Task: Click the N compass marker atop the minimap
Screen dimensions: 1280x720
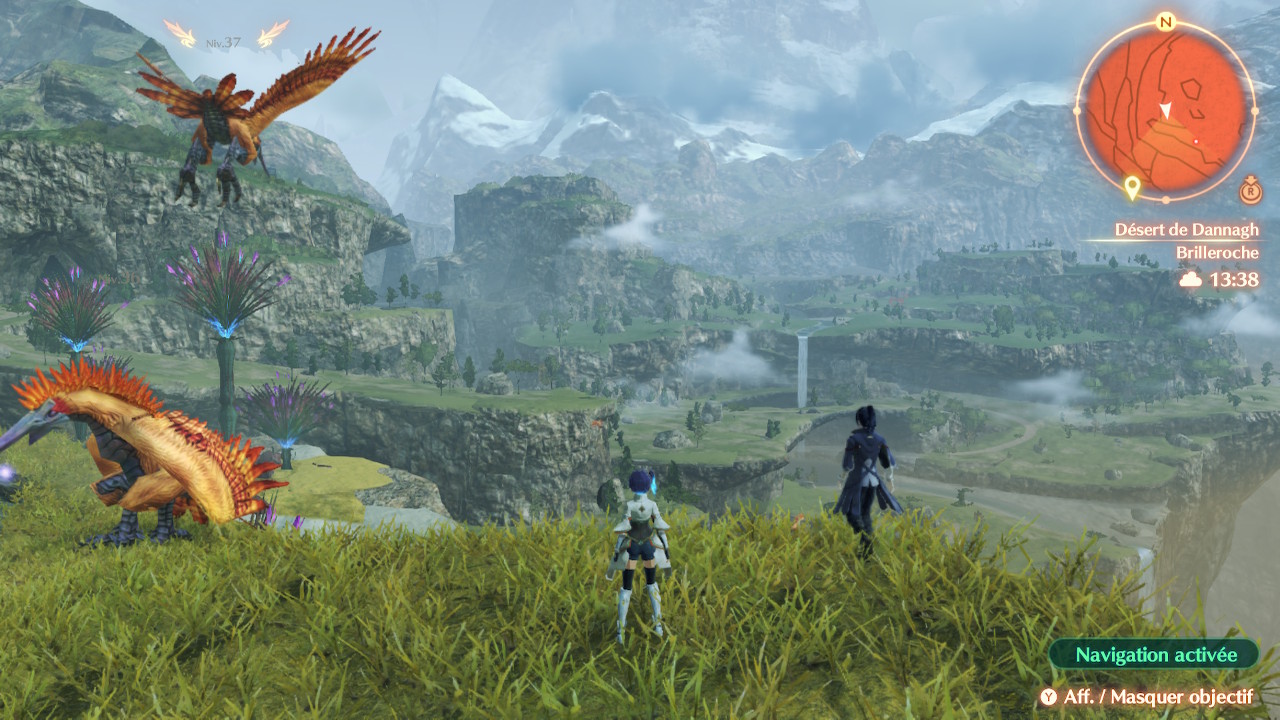Action: coord(1165,22)
